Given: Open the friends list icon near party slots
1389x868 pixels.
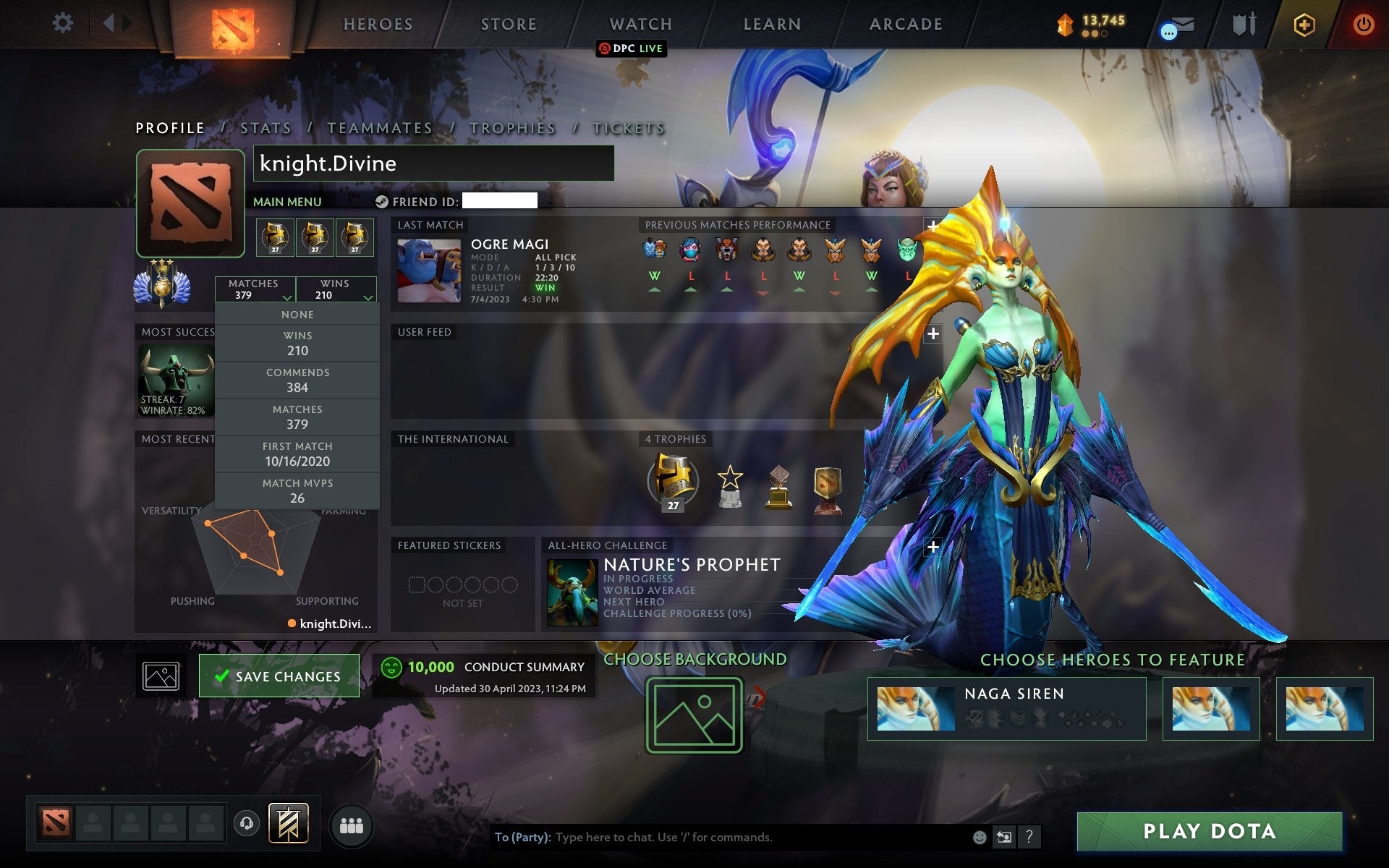Looking at the screenshot, I should 352,824.
